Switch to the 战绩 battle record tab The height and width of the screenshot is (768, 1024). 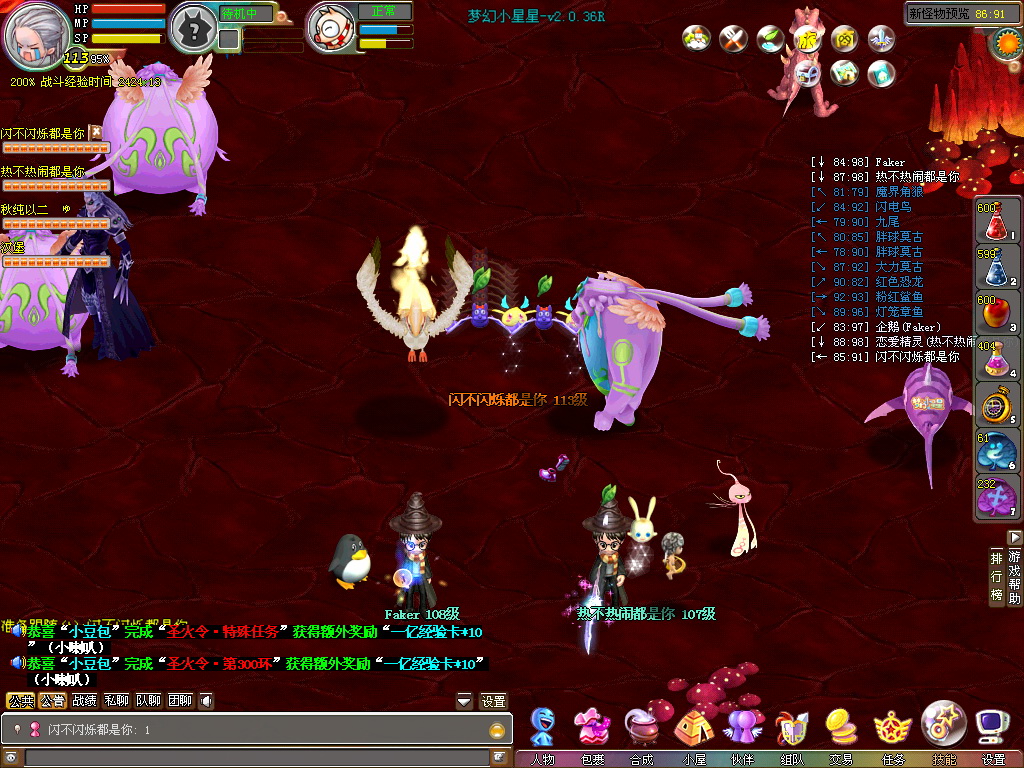[x=84, y=701]
